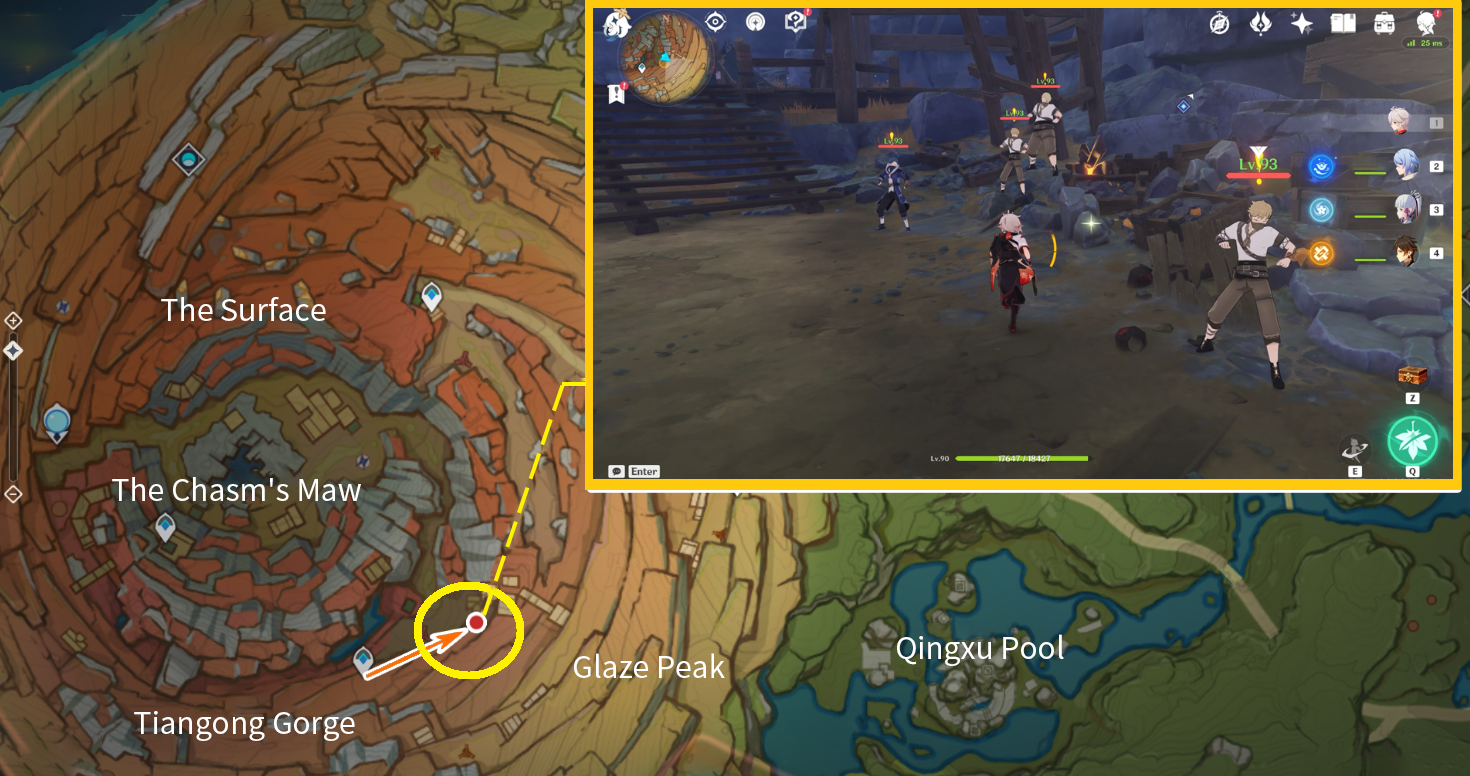This screenshot has width=1470, height=776.
Task: Open the Wish screen via star icon
Action: tap(1301, 22)
